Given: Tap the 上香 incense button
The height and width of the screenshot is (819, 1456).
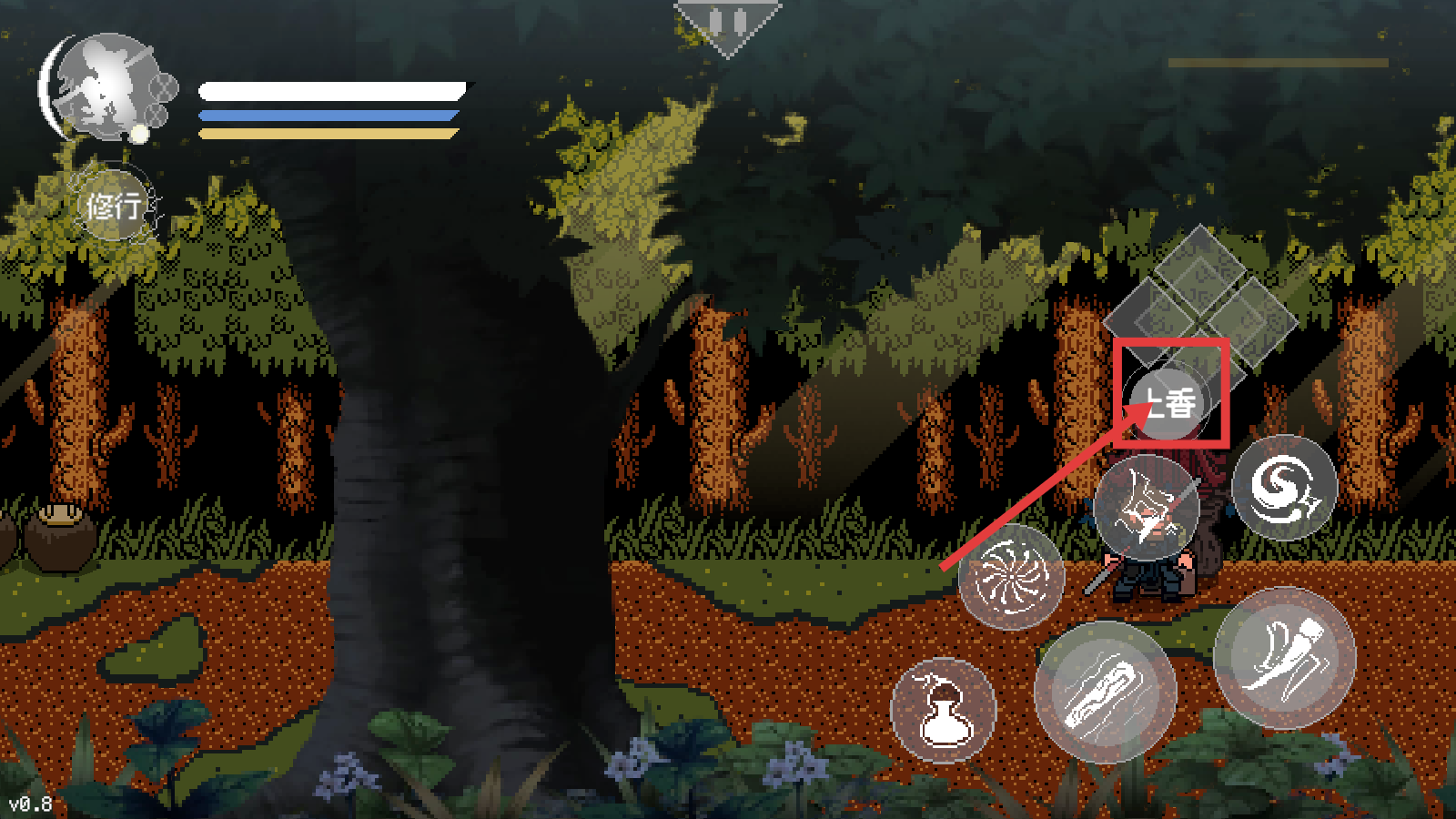Looking at the screenshot, I should pyautogui.click(x=1172, y=401).
